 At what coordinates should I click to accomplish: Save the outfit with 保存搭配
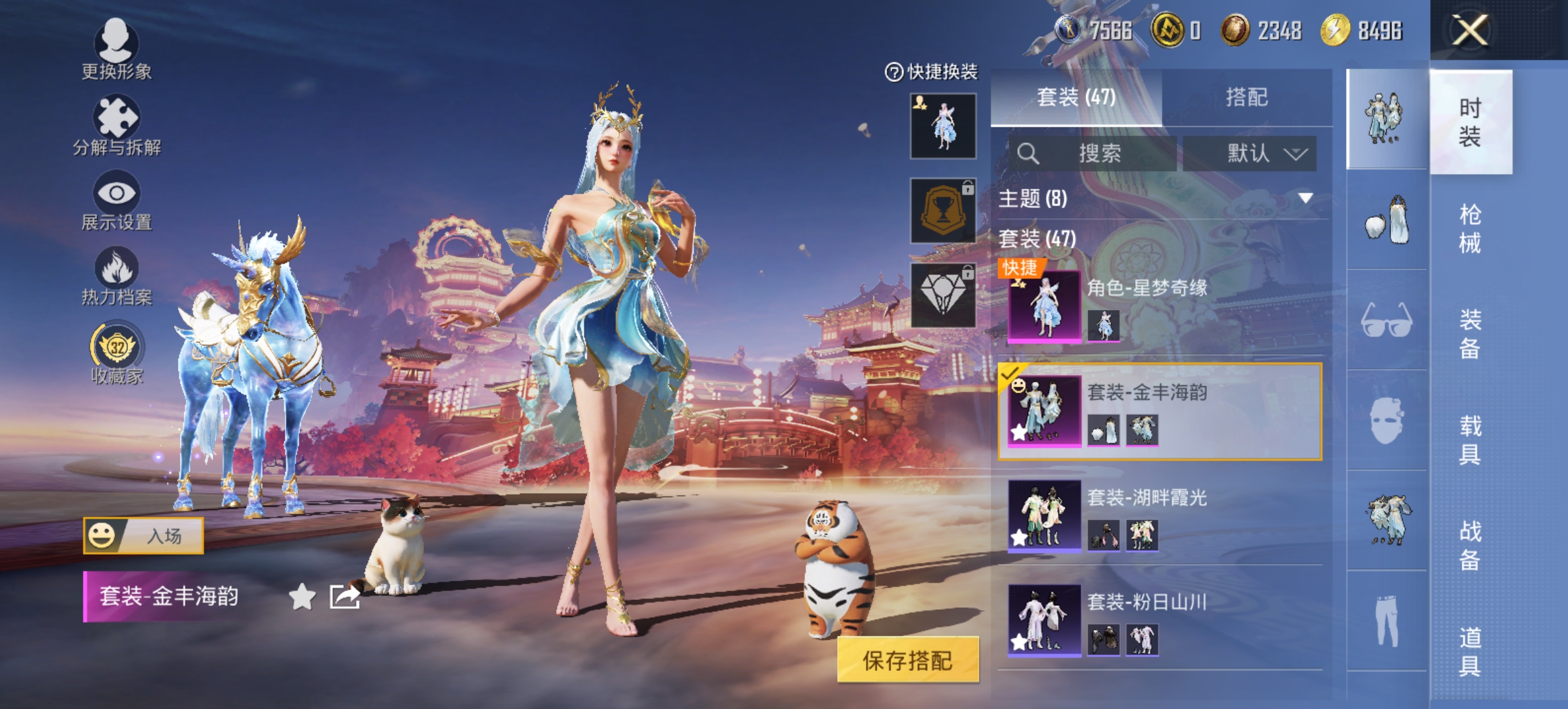907,660
